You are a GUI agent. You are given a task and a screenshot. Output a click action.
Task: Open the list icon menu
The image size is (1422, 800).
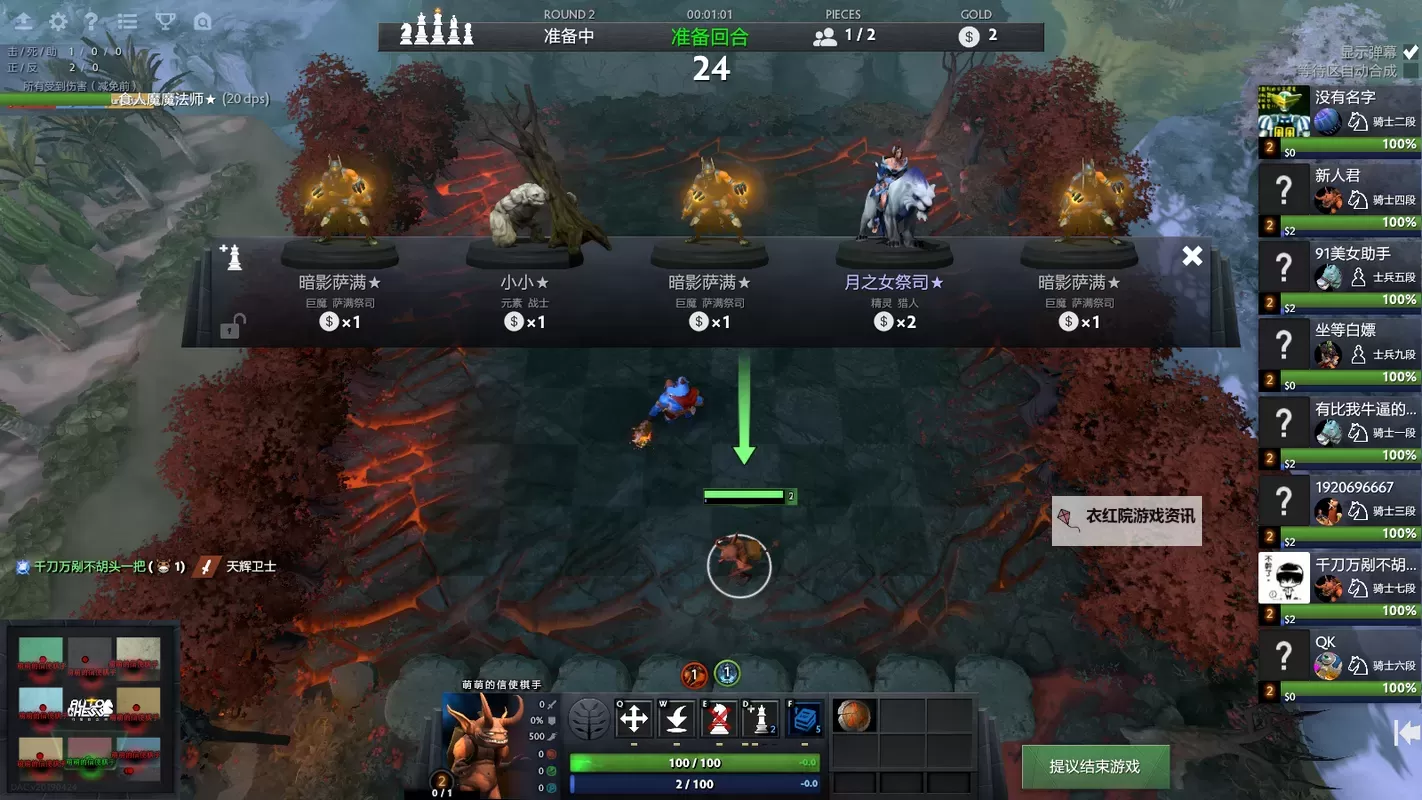point(128,21)
